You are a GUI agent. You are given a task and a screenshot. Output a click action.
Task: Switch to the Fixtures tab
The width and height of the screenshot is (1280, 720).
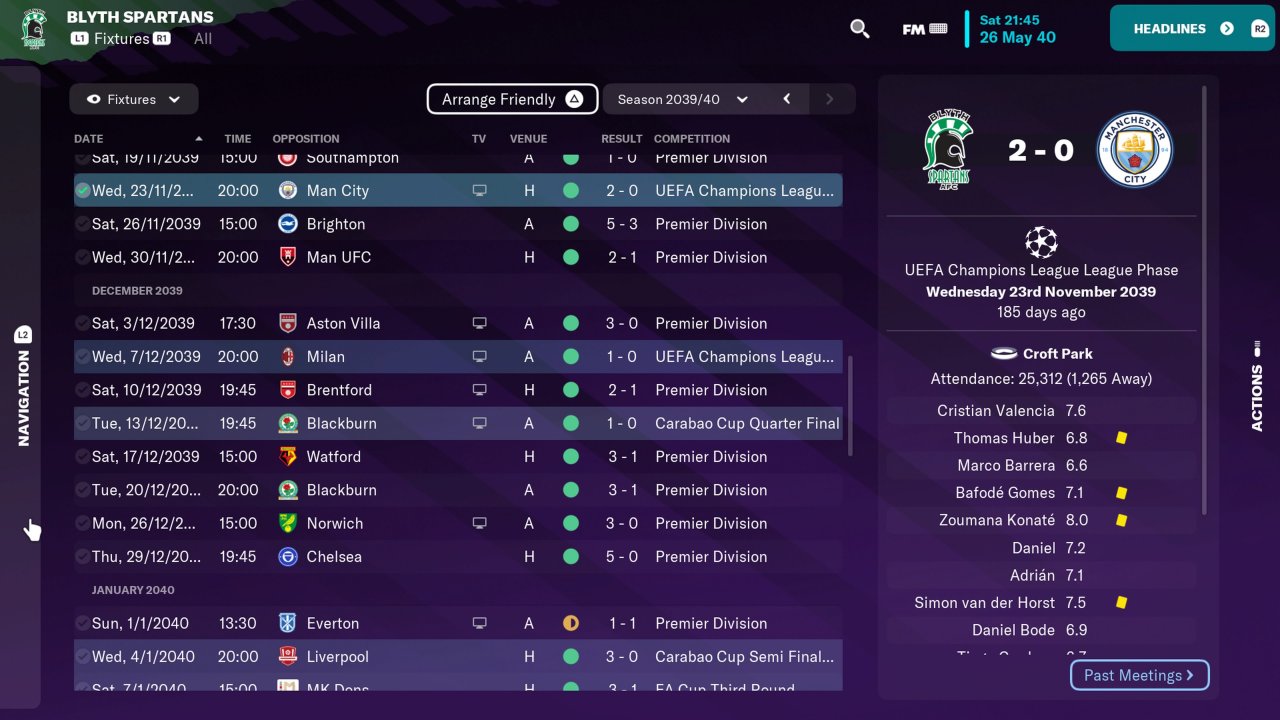coord(121,38)
